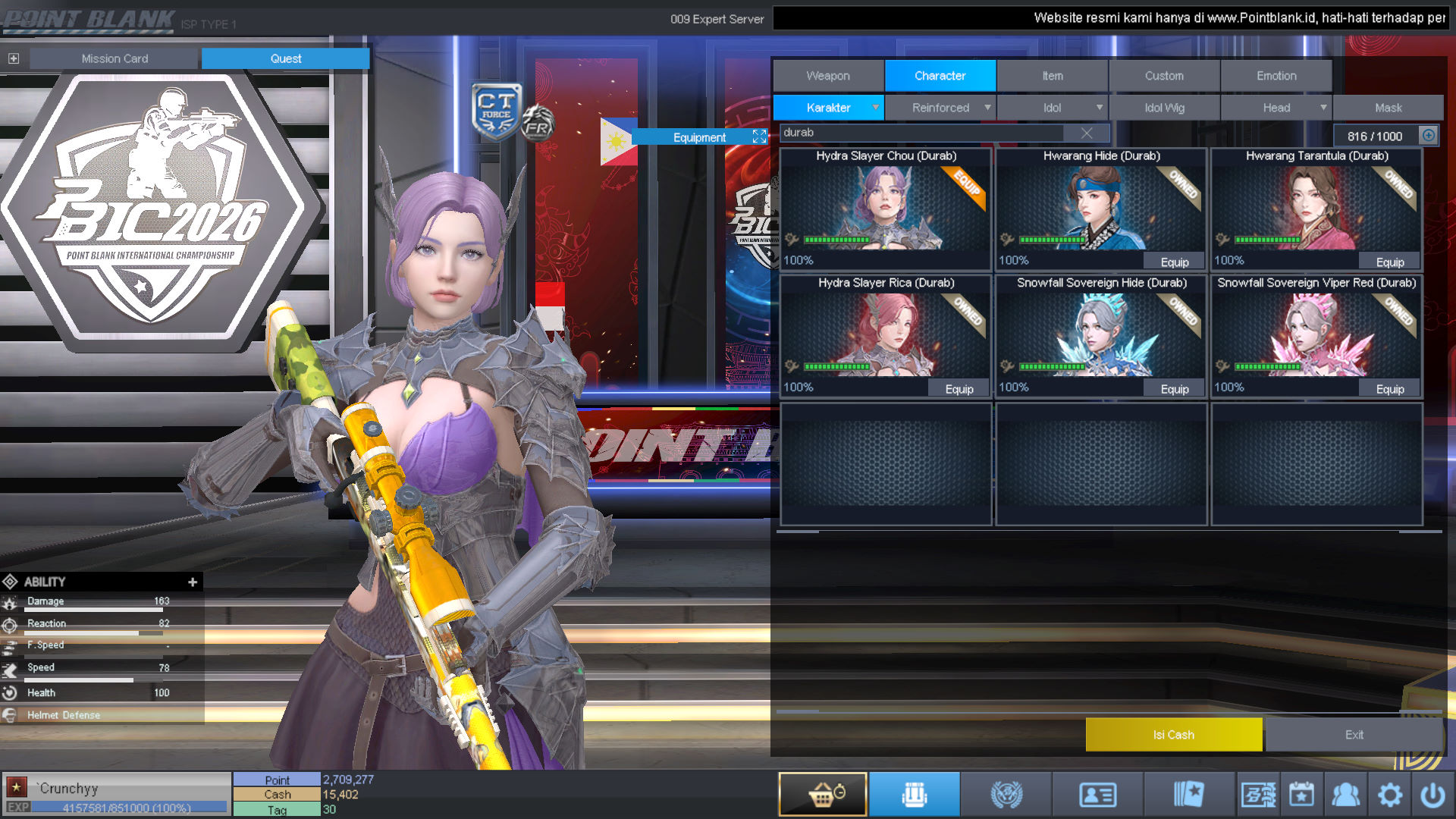Choose the Idol Wig category
This screenshot has height=819, width=1456.
[x=1164, y=108]
